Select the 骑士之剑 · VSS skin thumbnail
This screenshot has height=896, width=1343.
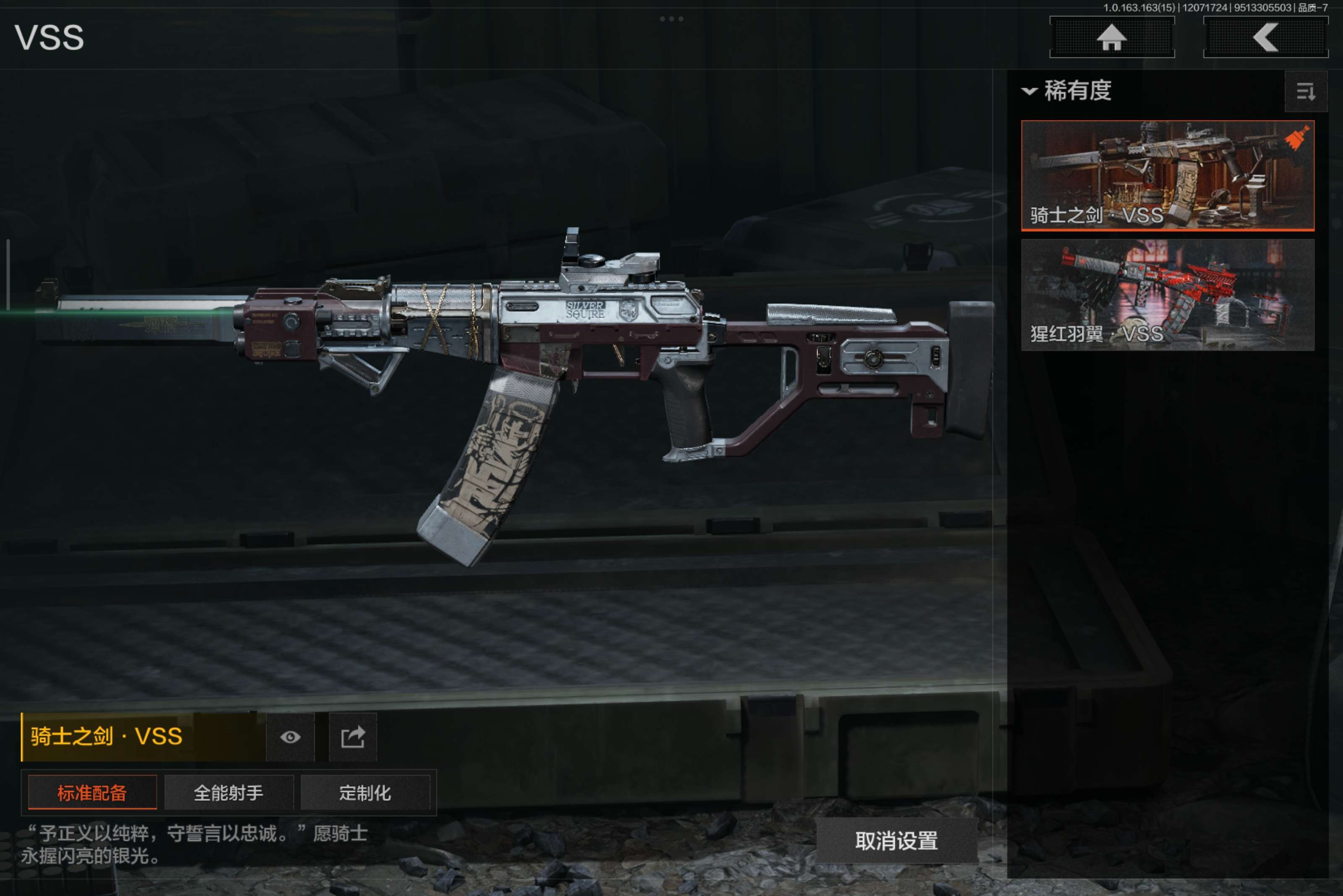[1167, 175]
